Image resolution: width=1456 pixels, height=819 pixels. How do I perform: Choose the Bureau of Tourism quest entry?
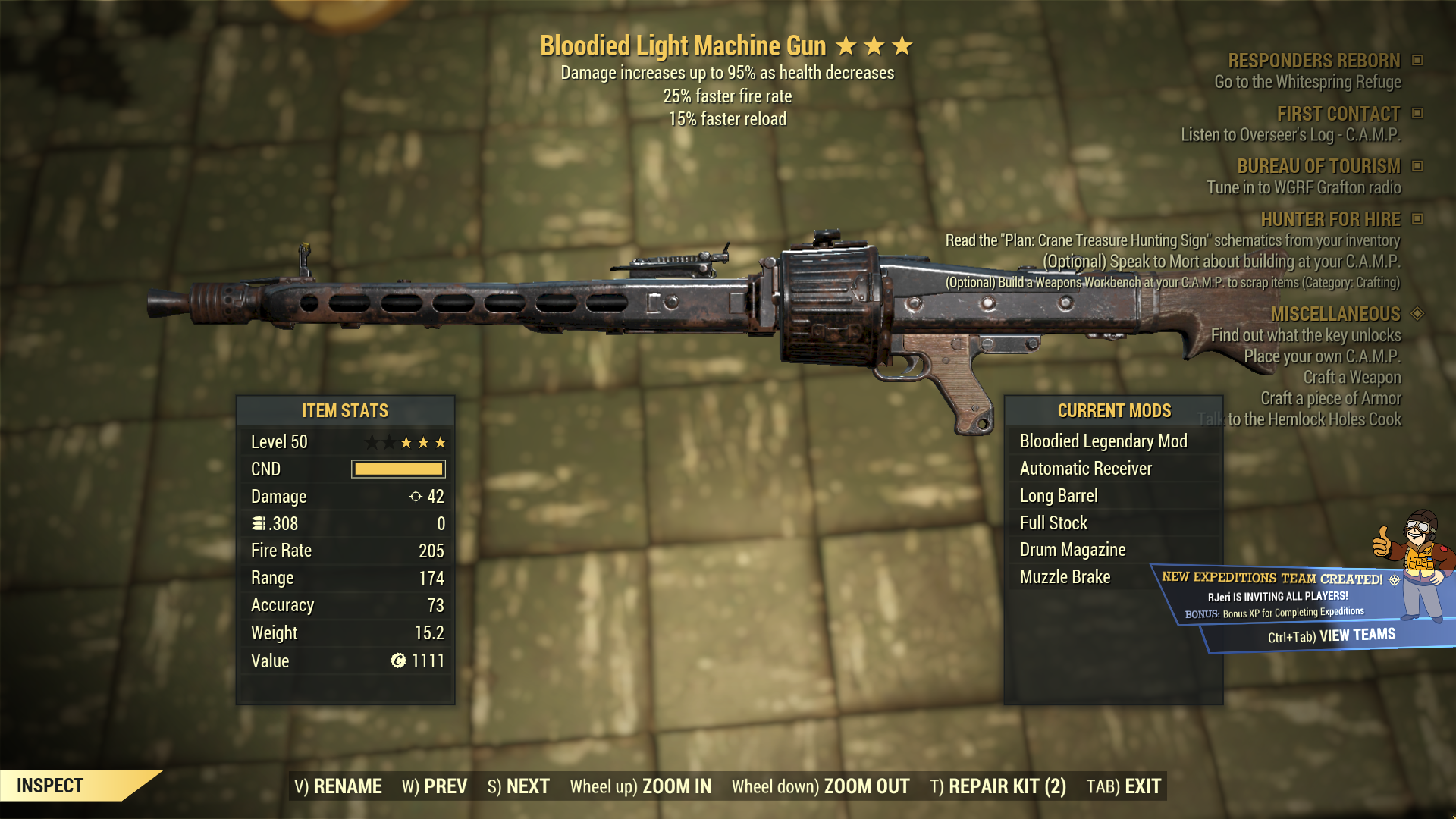click(1318, 166)
